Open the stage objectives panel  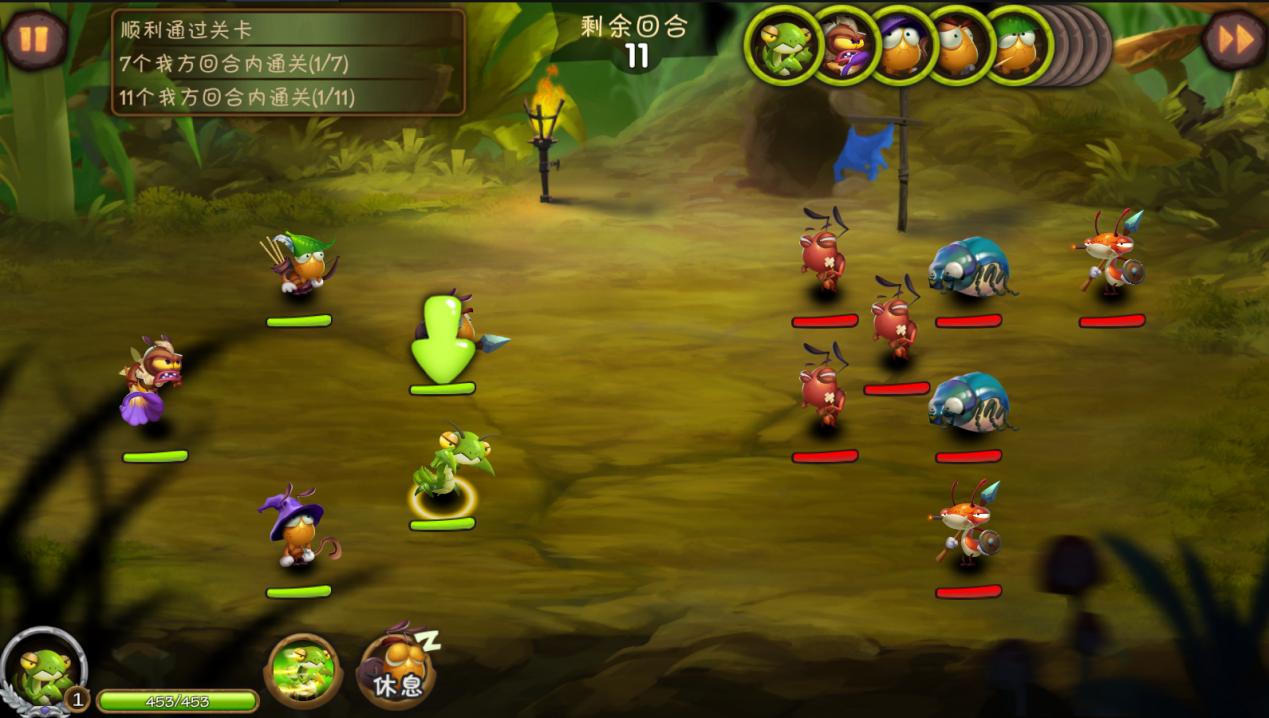288,62
